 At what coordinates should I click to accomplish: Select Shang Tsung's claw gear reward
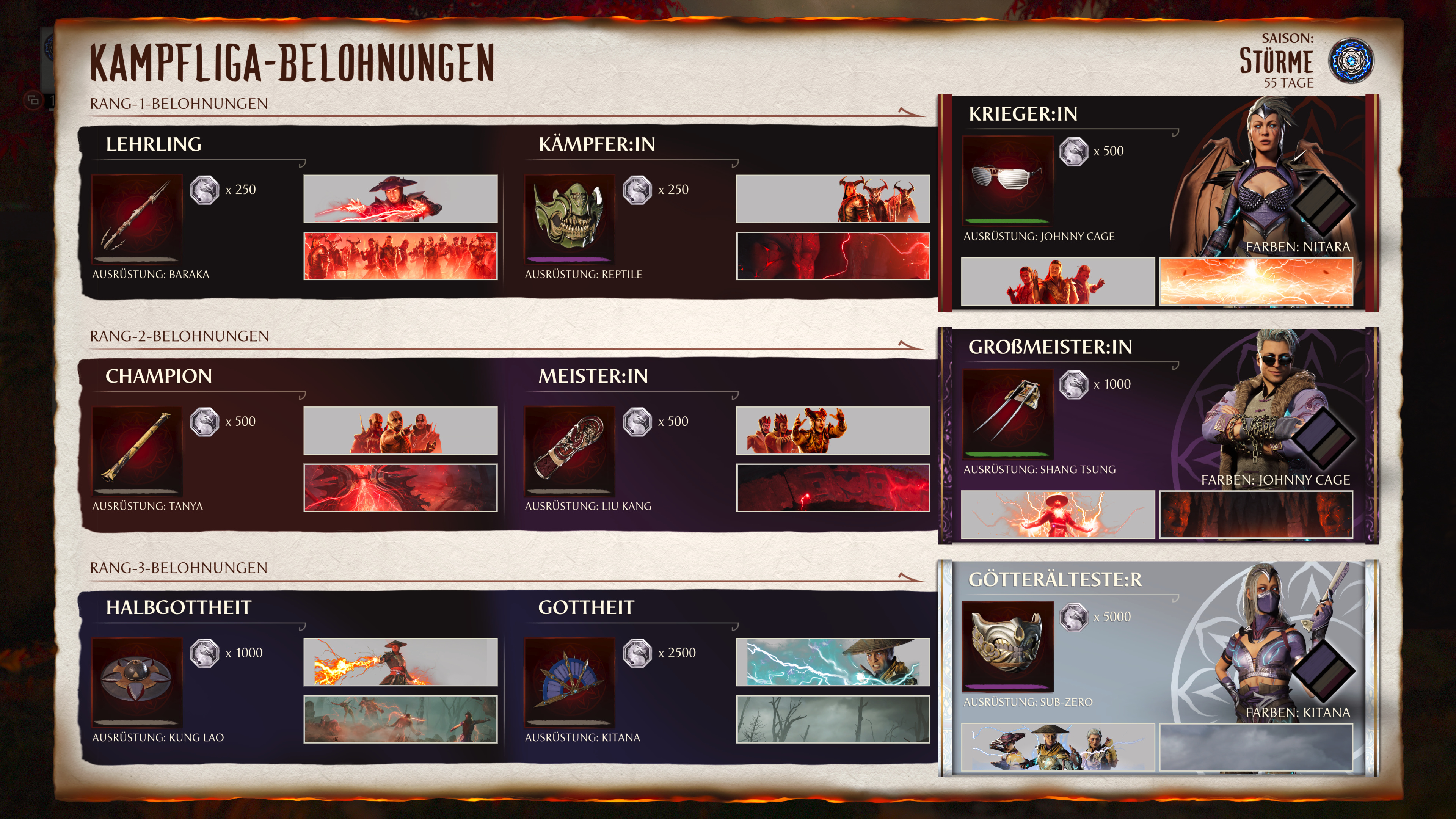[1007, 413]
